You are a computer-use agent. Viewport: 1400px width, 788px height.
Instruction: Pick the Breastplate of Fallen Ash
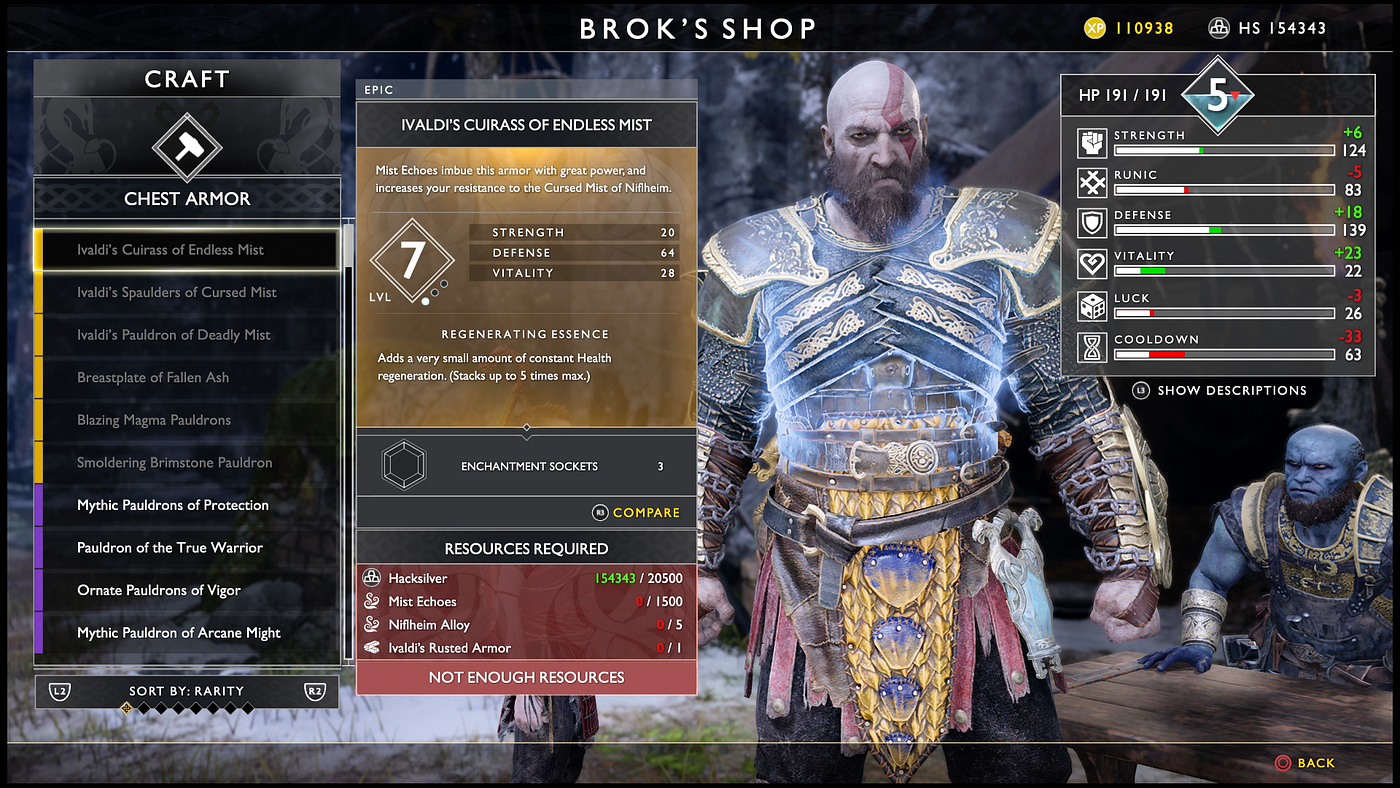[187, 377]
